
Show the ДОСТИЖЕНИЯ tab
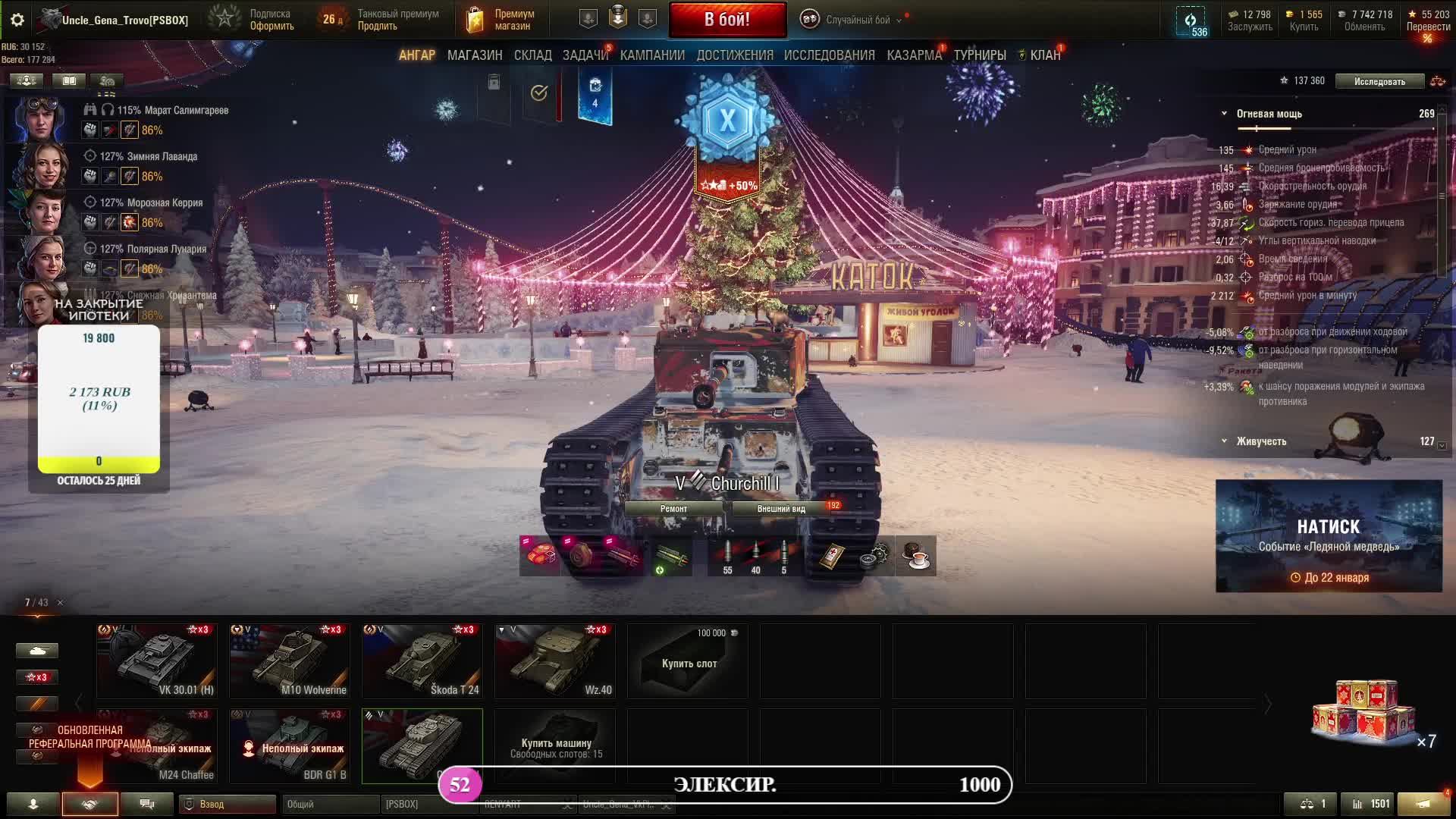click(x=735, y=55)
